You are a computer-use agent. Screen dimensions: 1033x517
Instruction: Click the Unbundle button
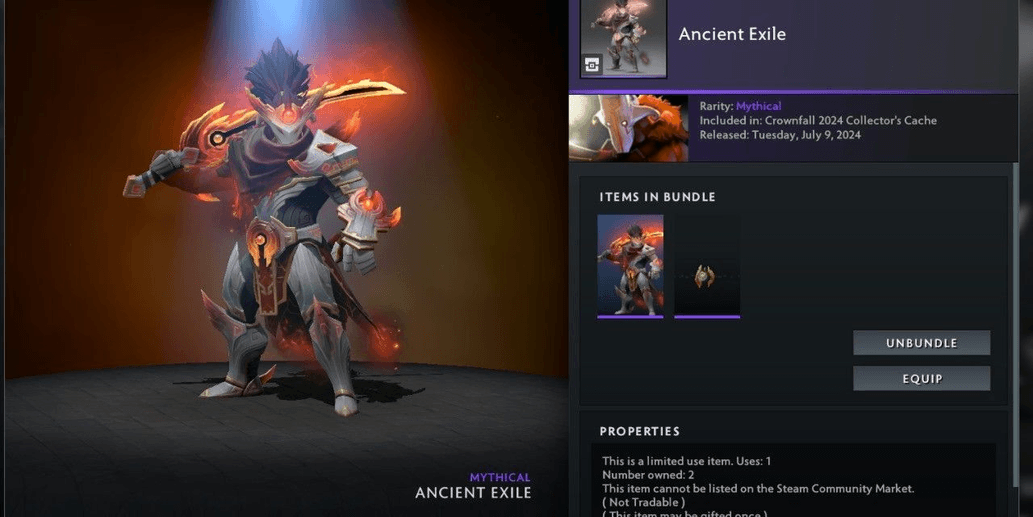(921, 343)
